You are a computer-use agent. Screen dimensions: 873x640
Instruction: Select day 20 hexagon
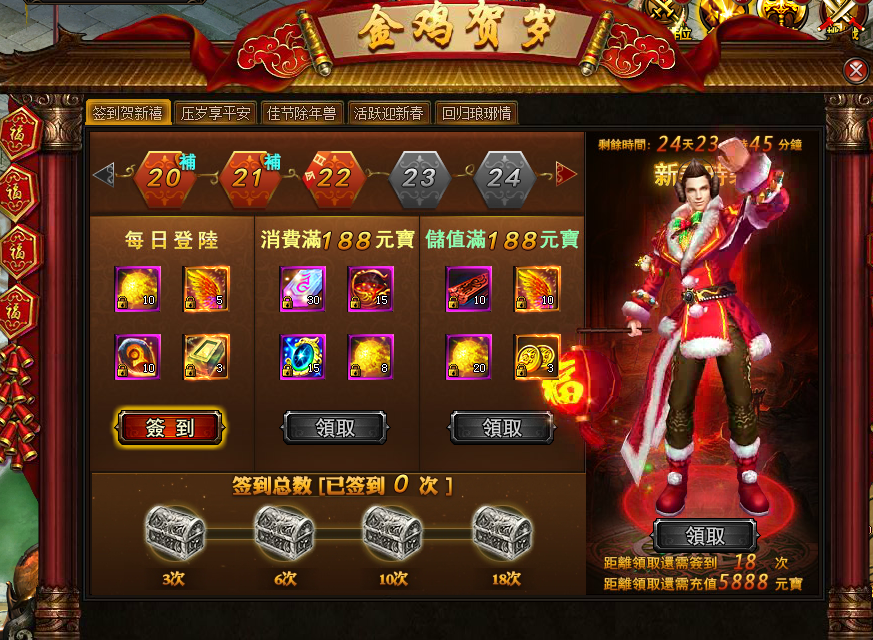(164, 178)
